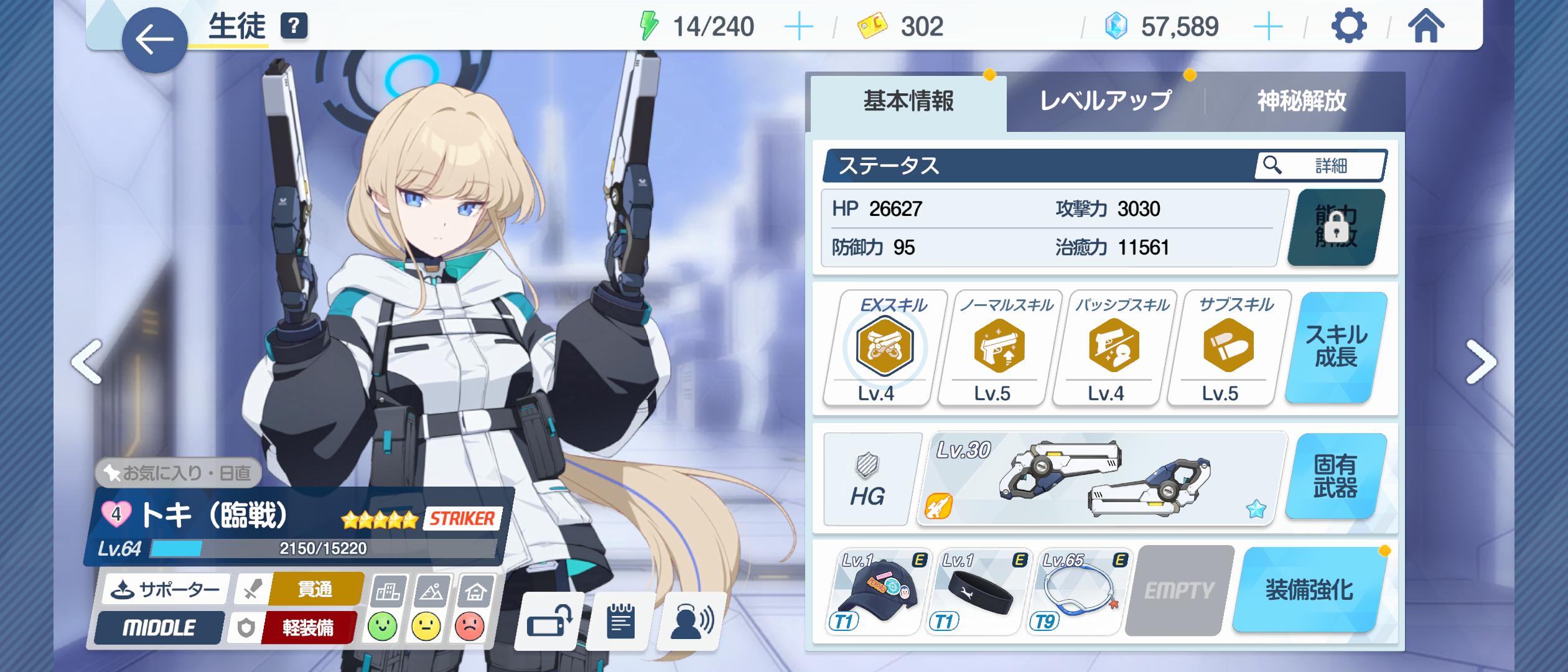View the previous student
This screenshot has width=1568, height=672.
tap(87, 362)
